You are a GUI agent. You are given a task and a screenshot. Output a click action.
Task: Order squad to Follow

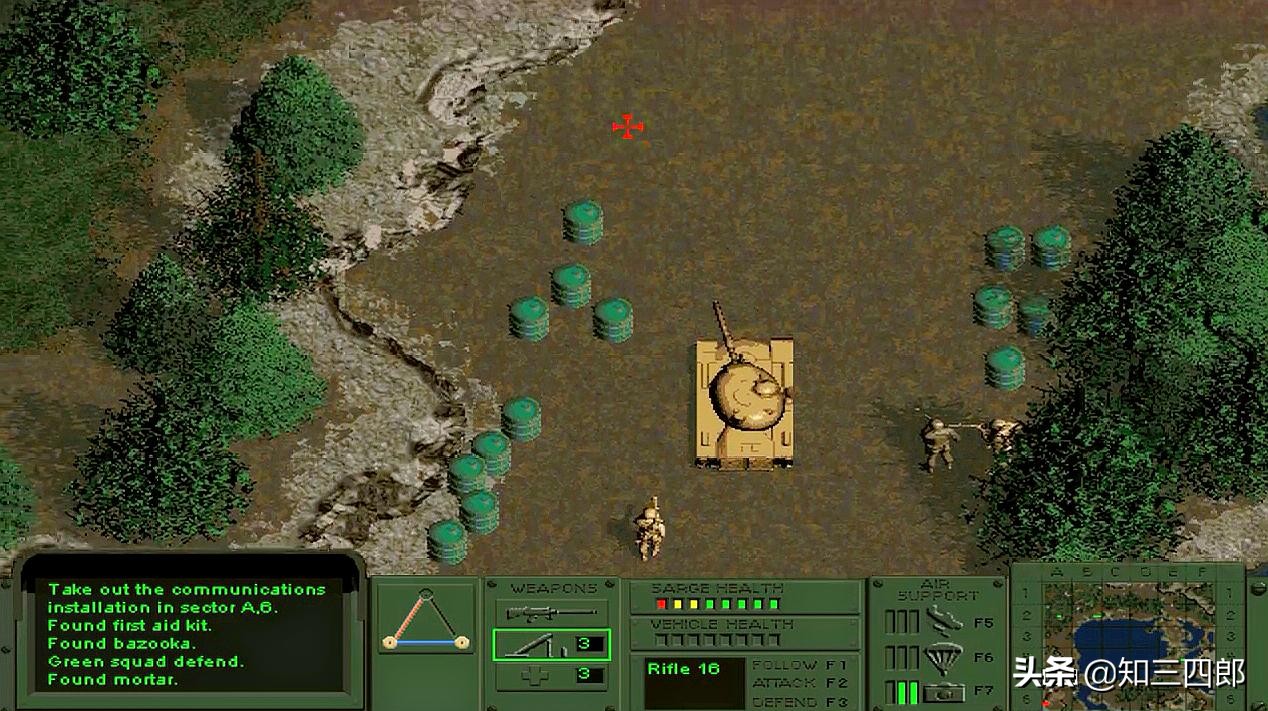(799, 665)
